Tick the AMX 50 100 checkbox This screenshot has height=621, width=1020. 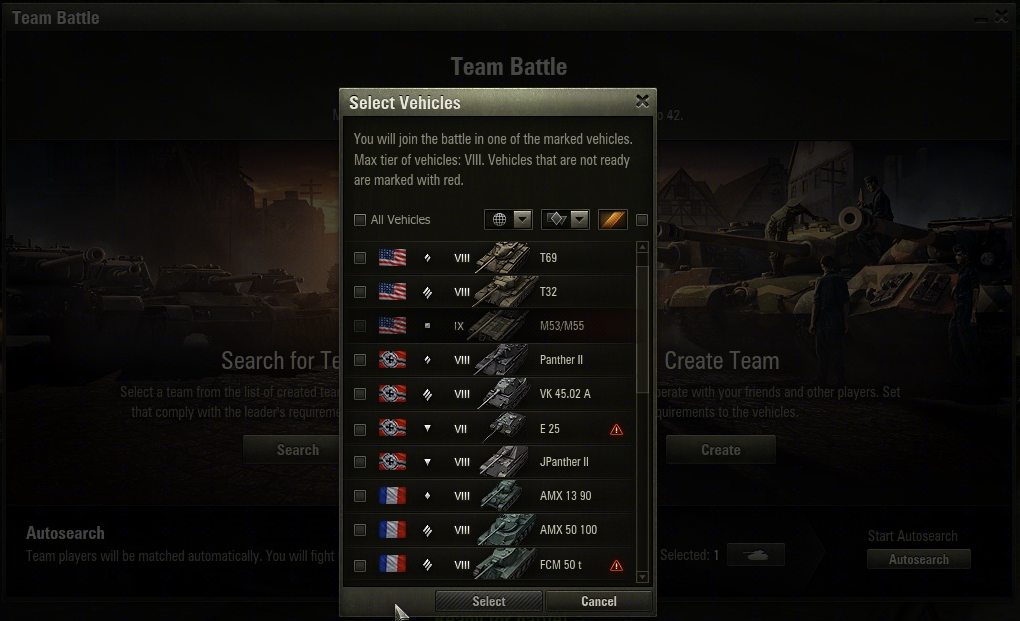pos(360,530)
